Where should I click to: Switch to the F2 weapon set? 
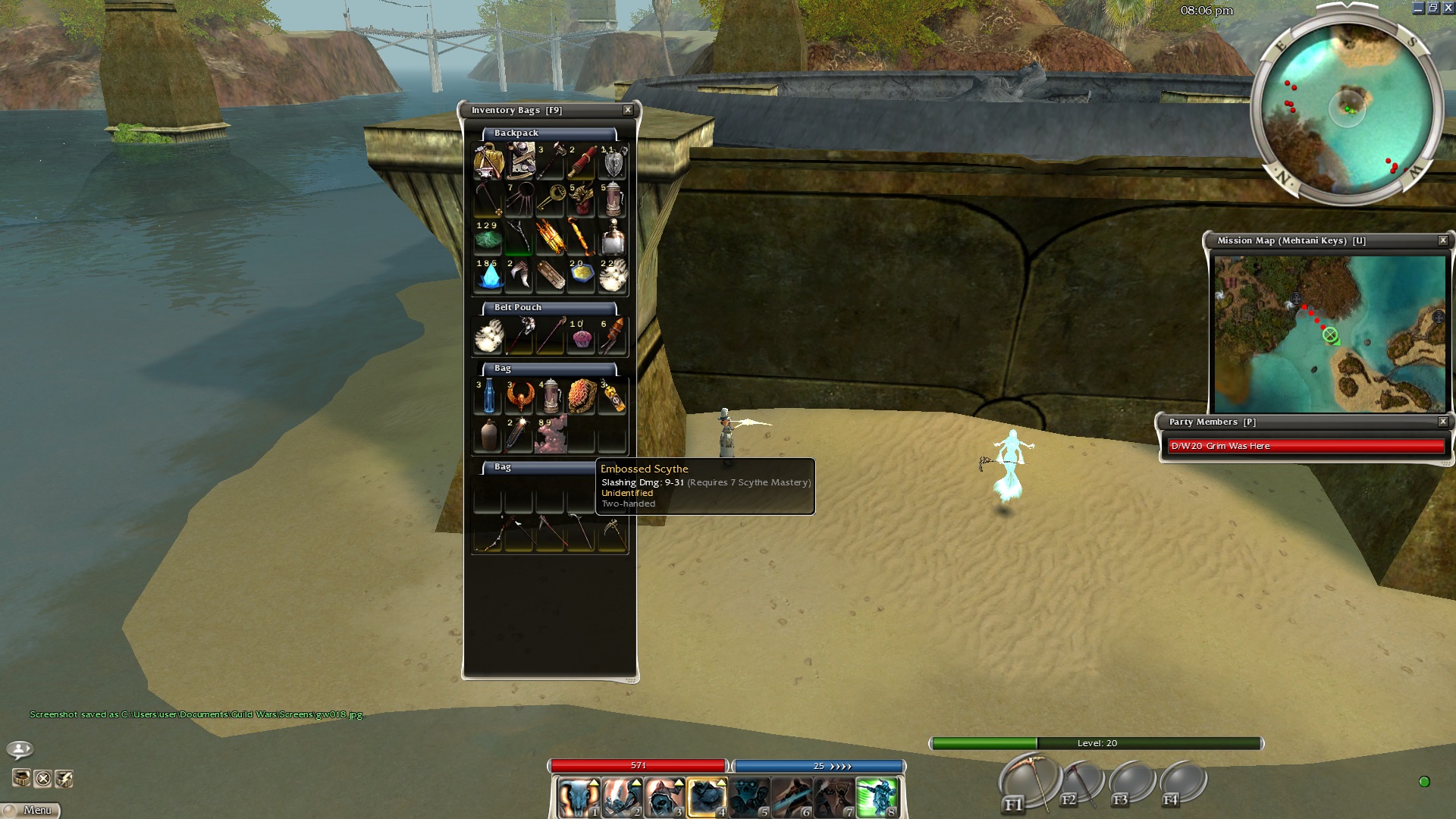(x=1081, y=783)
